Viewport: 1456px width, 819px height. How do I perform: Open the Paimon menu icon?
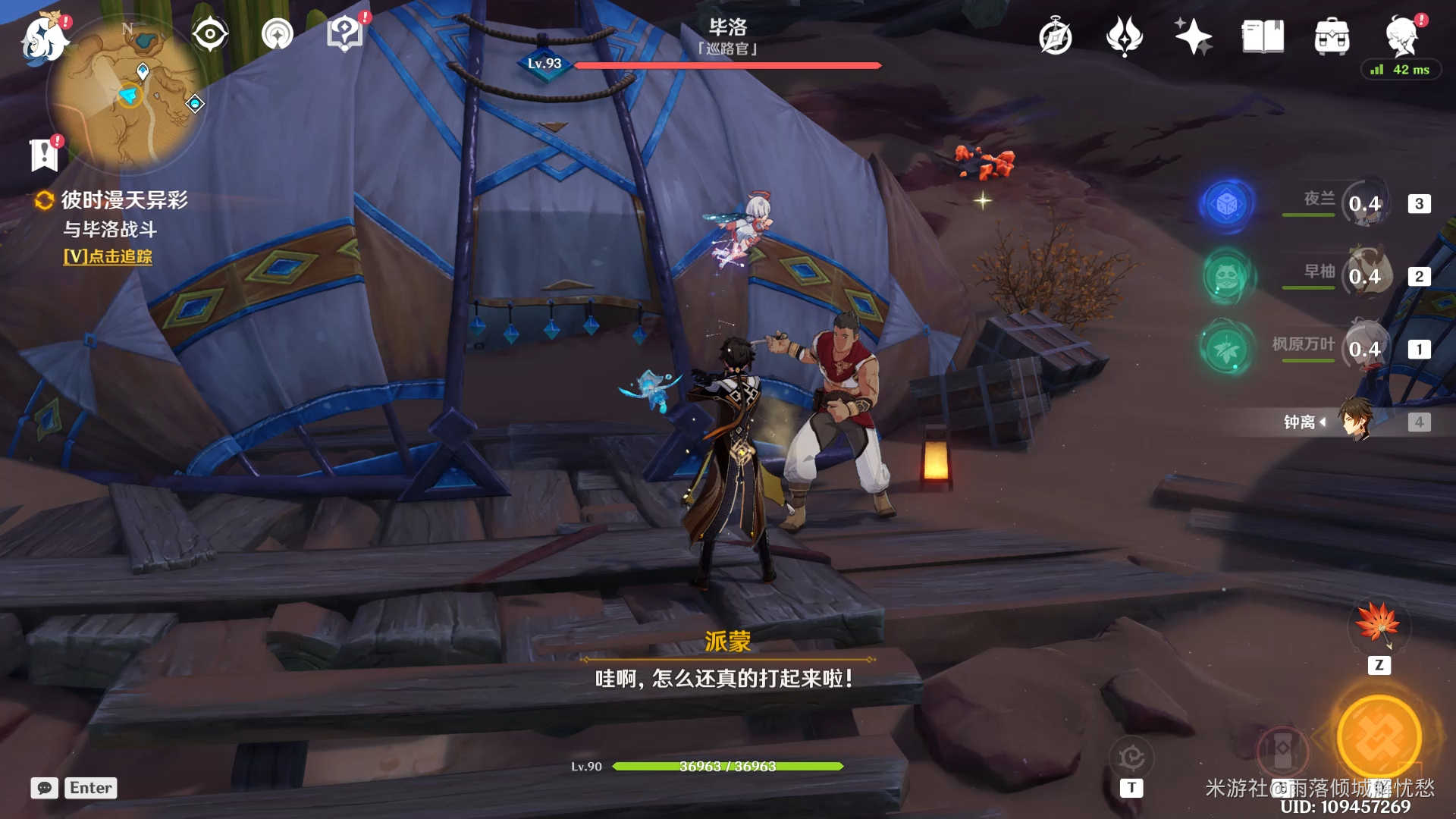pos(44,37)
